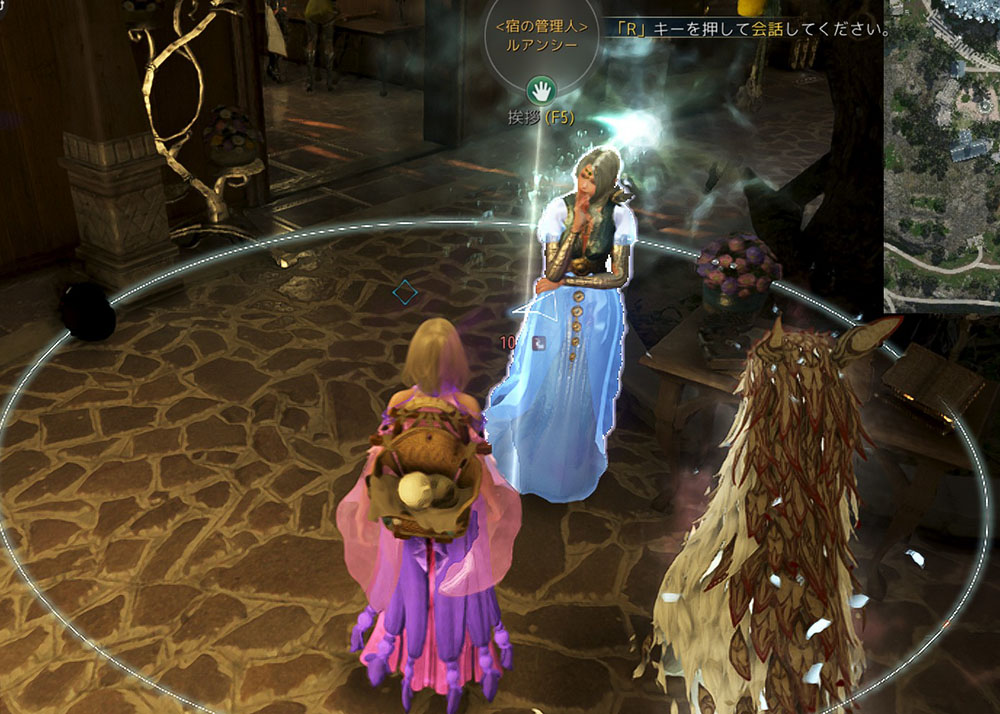Click the green hand greeting icon

(x=541, y=91)
